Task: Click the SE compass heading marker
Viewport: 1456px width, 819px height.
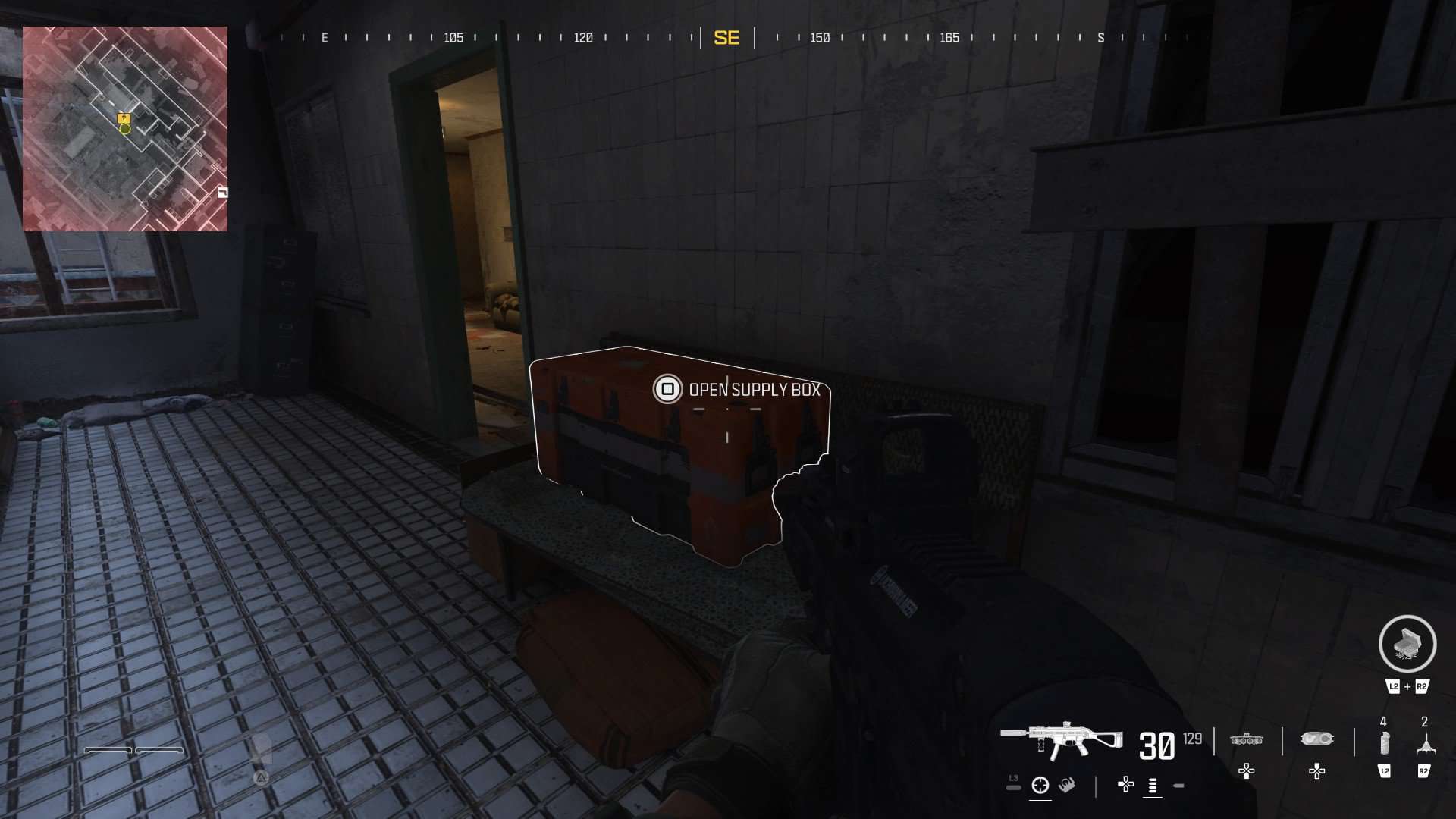Action: click(727, 38)
